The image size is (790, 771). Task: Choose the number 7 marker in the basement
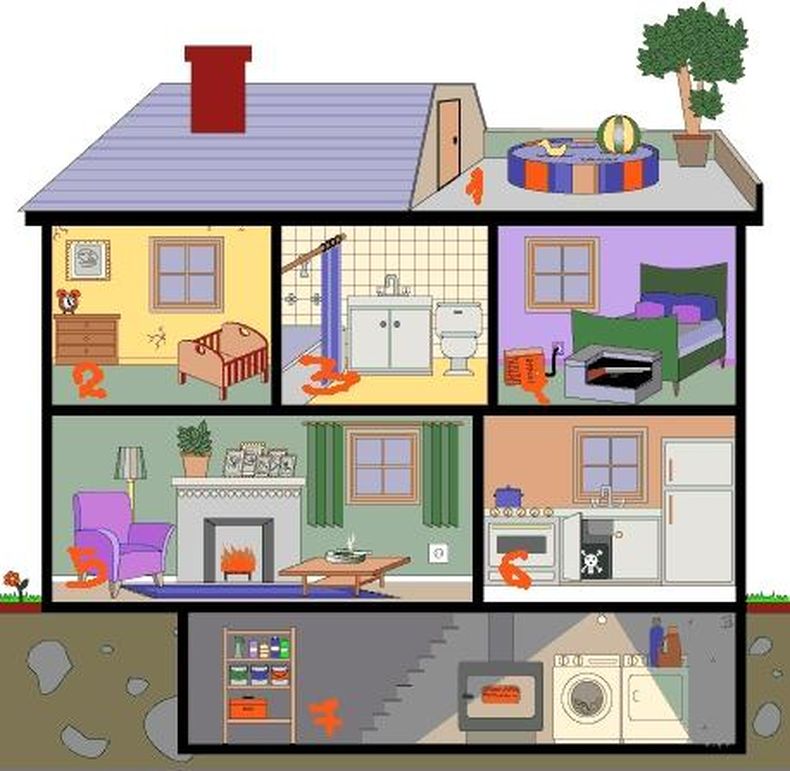[x=325, y=716]
